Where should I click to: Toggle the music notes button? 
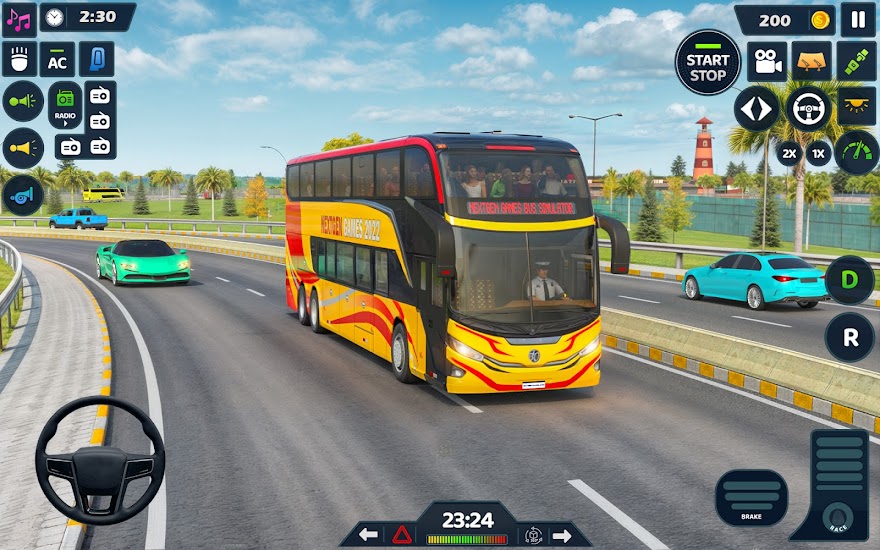click(x=19, y=18)
